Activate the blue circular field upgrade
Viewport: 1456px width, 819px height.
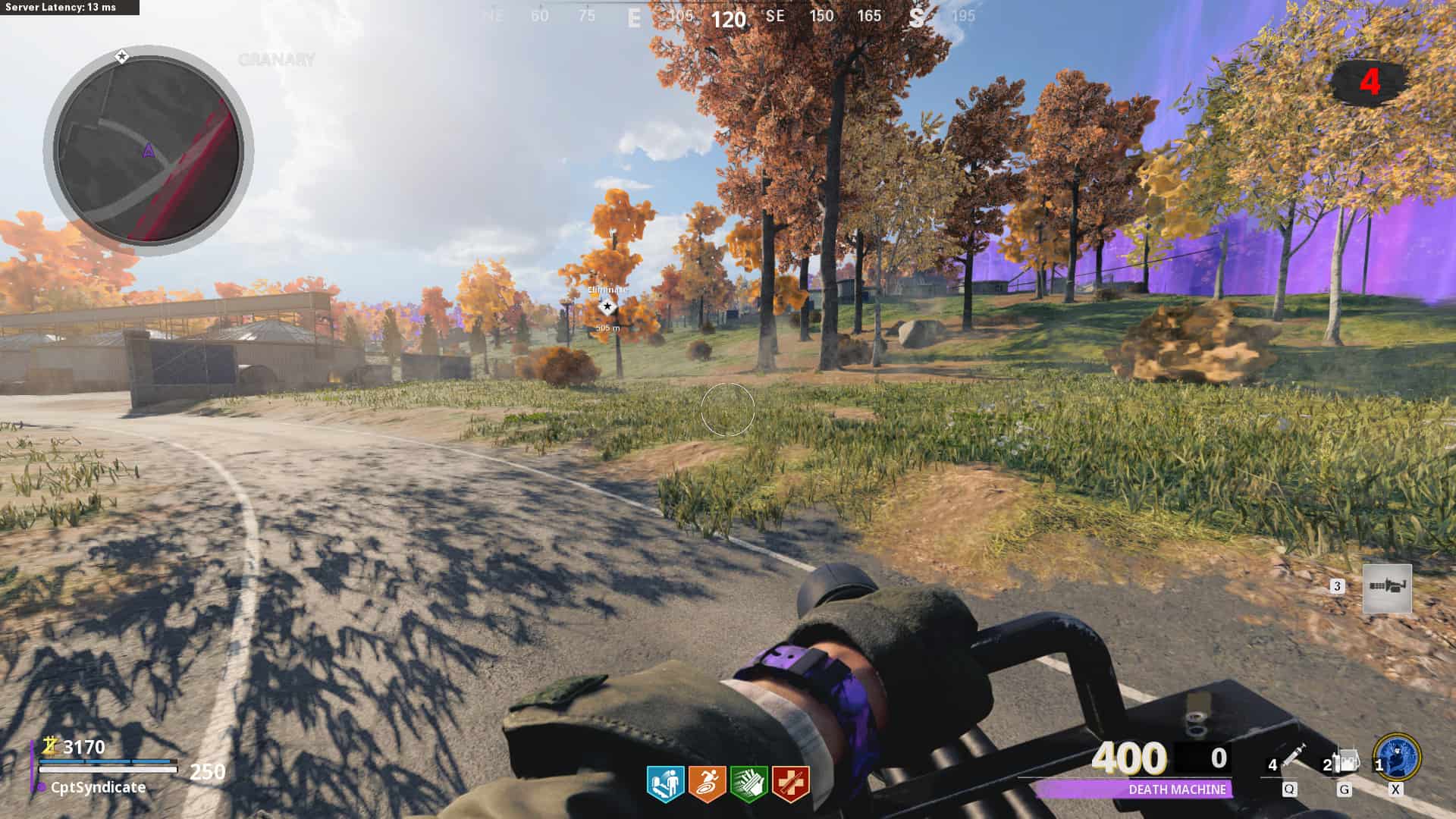click(1397, 757)
